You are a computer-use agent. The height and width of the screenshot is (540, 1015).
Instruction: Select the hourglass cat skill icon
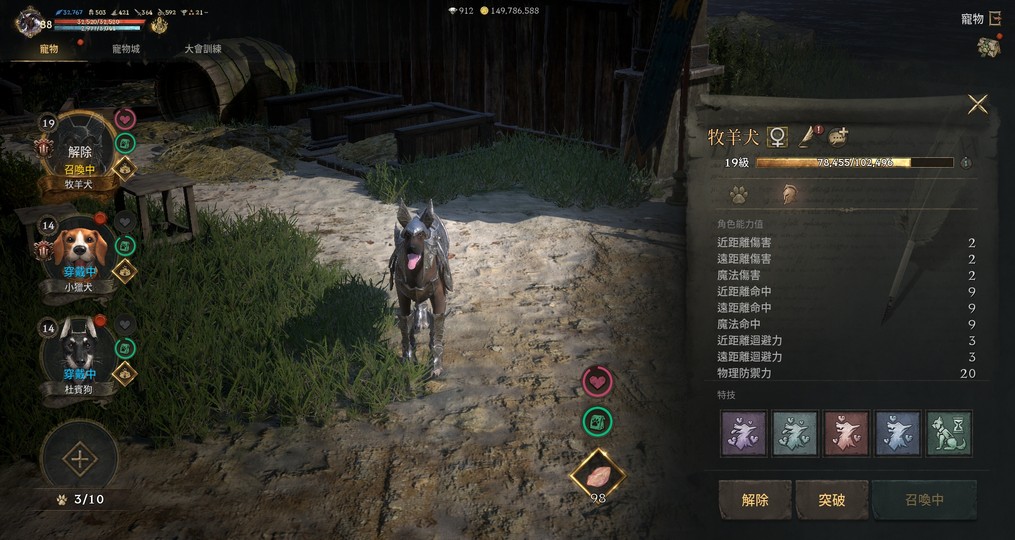948,433
